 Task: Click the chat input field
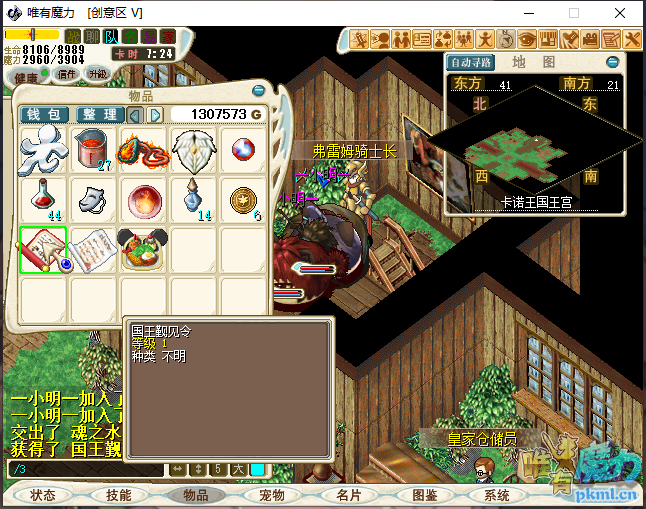tap(85, 469)
